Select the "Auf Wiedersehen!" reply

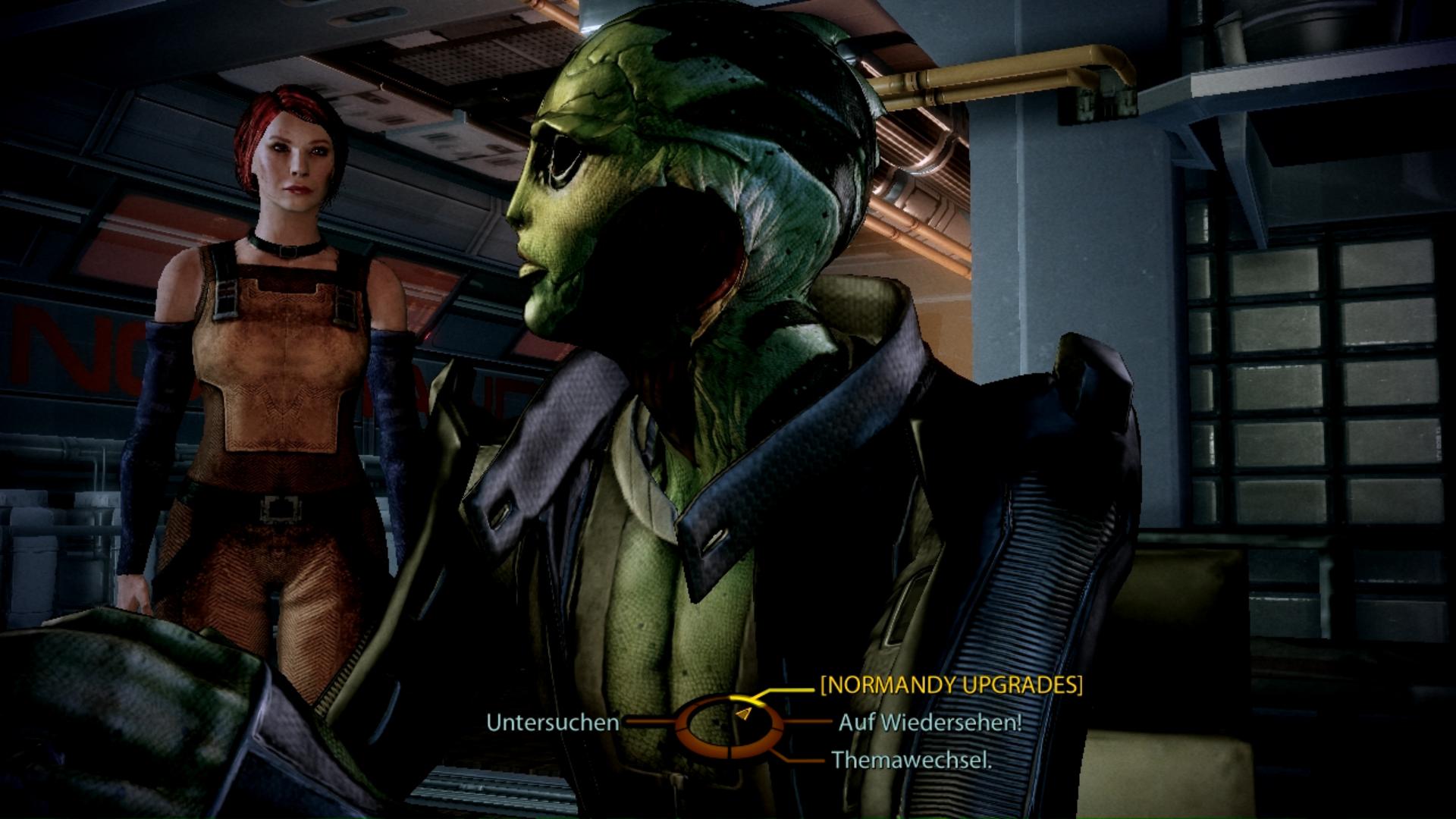(930, 722)
